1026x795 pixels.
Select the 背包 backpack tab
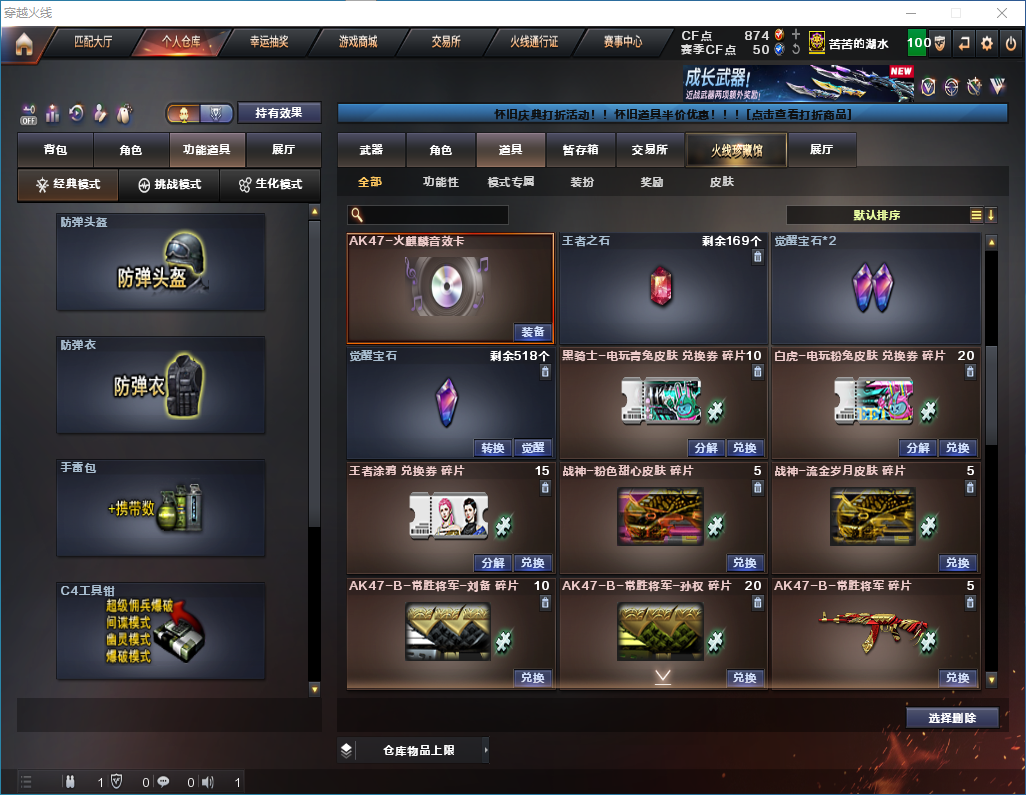pyautogui.click(x=55, y=150)
